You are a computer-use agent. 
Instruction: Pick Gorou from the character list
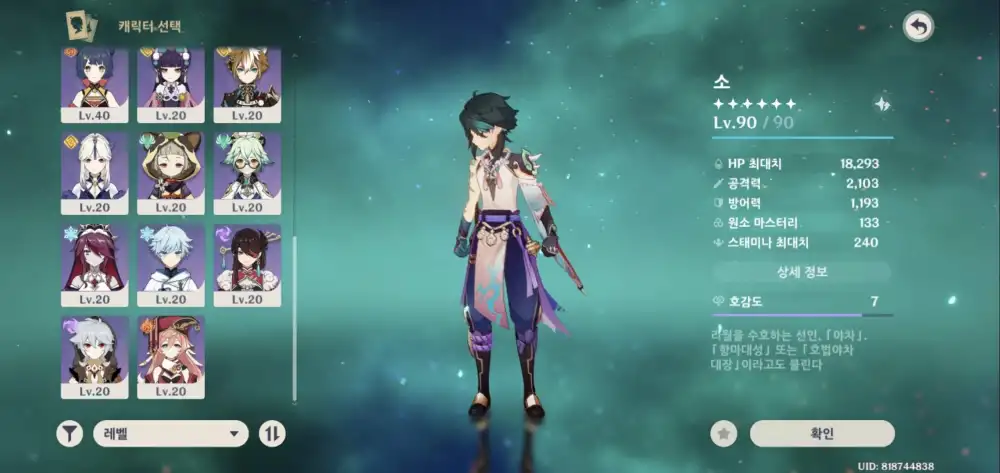[247, 80]
